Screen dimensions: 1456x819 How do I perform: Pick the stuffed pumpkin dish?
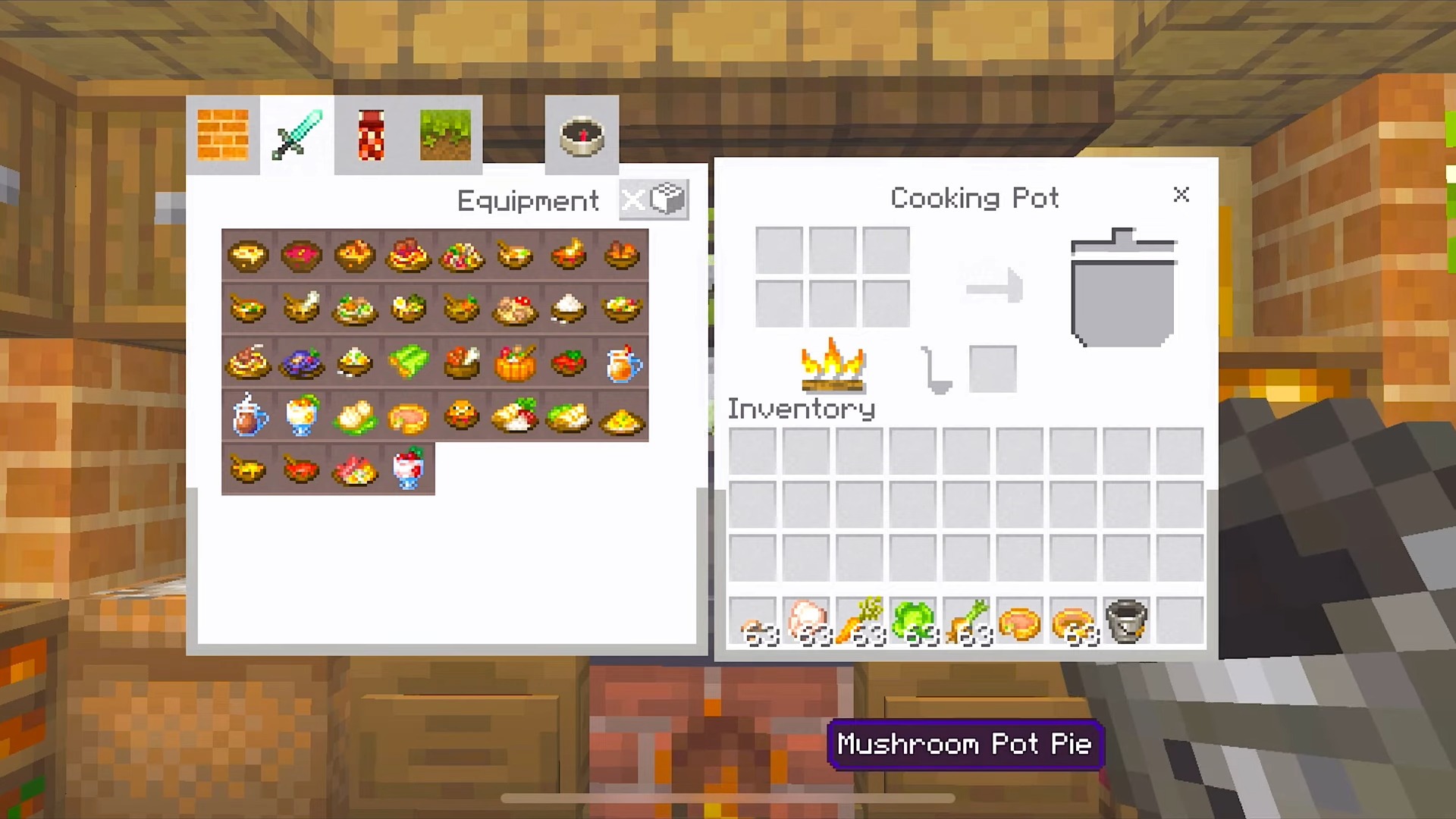click(x=516, y=362)
